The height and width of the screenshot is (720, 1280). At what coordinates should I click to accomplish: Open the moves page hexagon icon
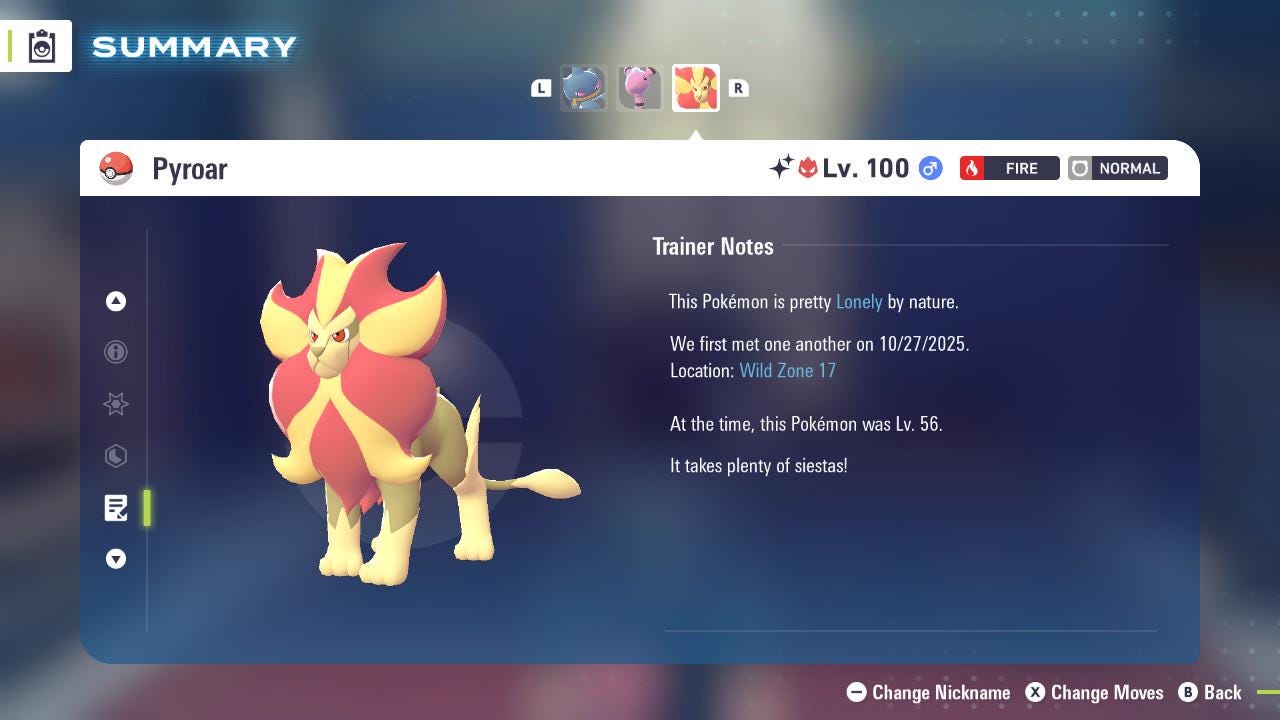[x=116, y=456]
